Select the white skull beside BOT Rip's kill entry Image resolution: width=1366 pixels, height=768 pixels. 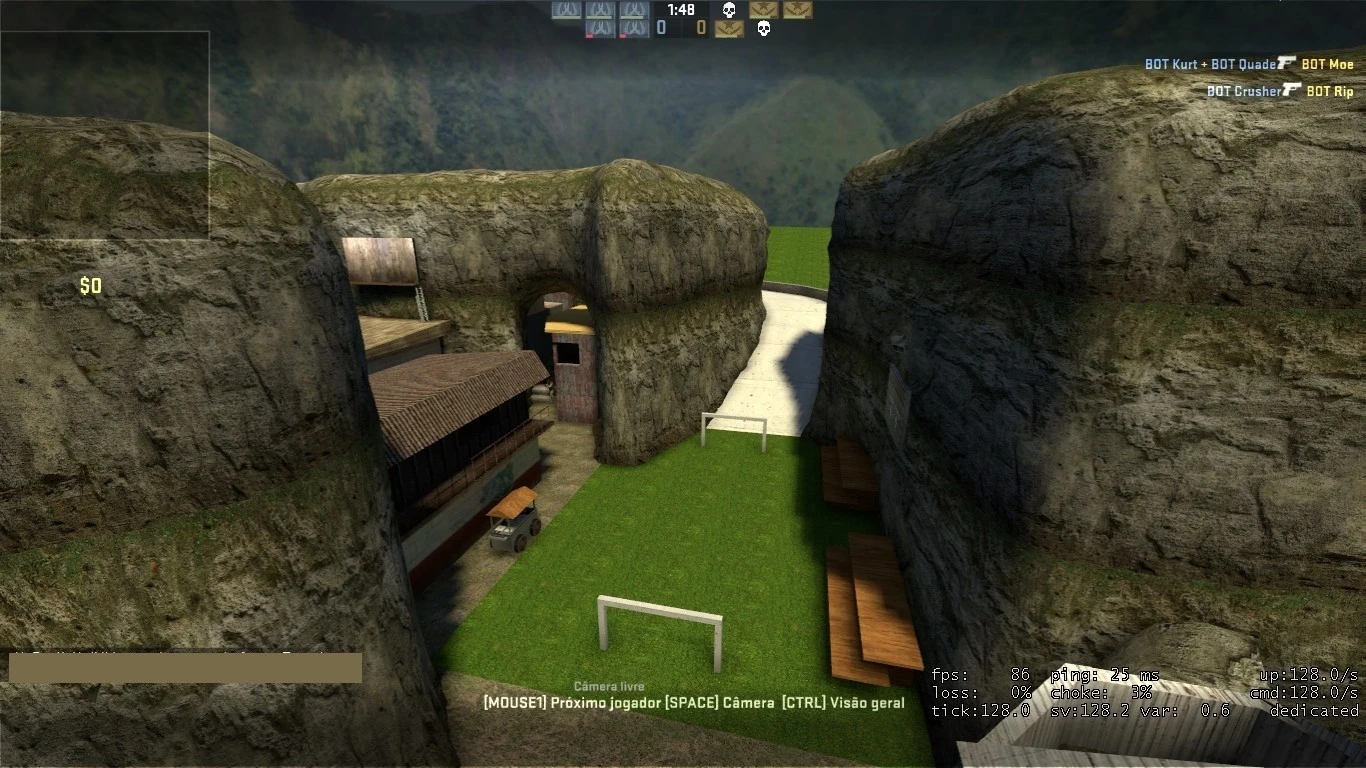(x=764, y=28)
